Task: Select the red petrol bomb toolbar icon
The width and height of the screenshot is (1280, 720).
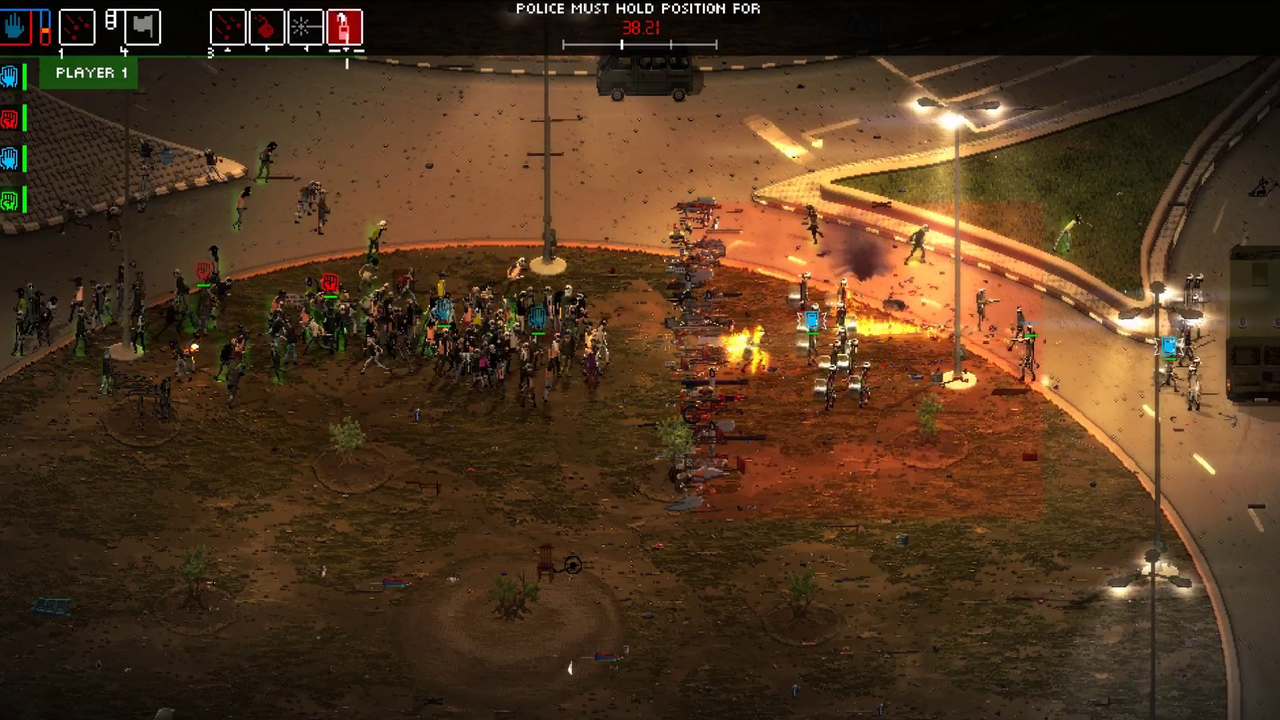Action: pos(265,27)
